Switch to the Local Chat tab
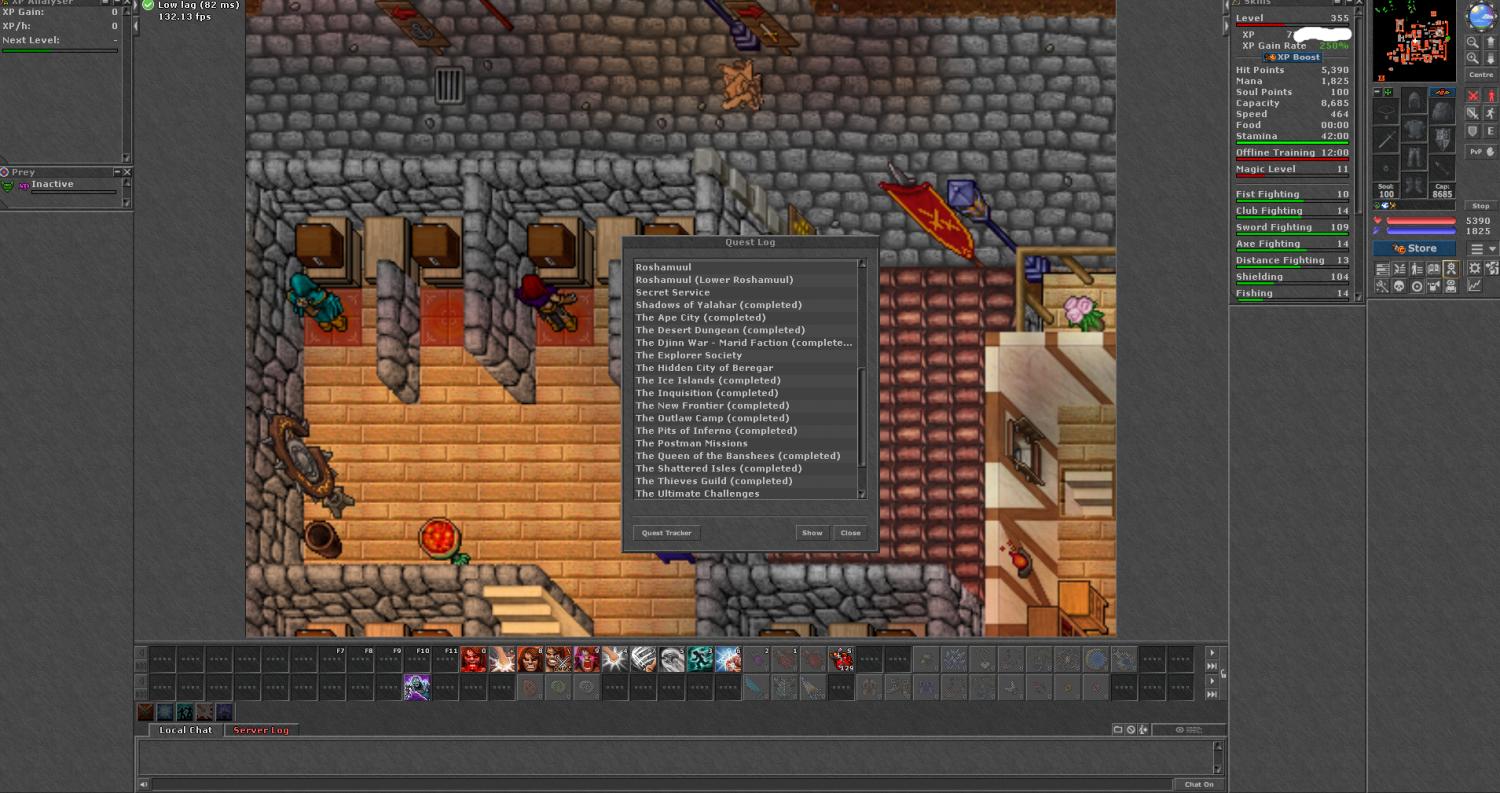 [186, 730]
